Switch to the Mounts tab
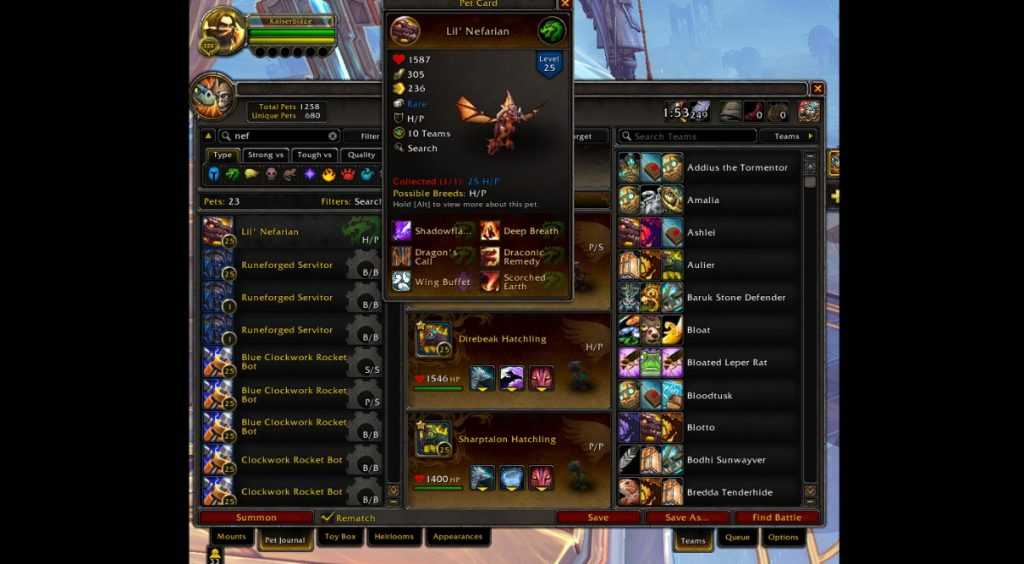Screen dimensions: 1024x564 pos(231,537)
